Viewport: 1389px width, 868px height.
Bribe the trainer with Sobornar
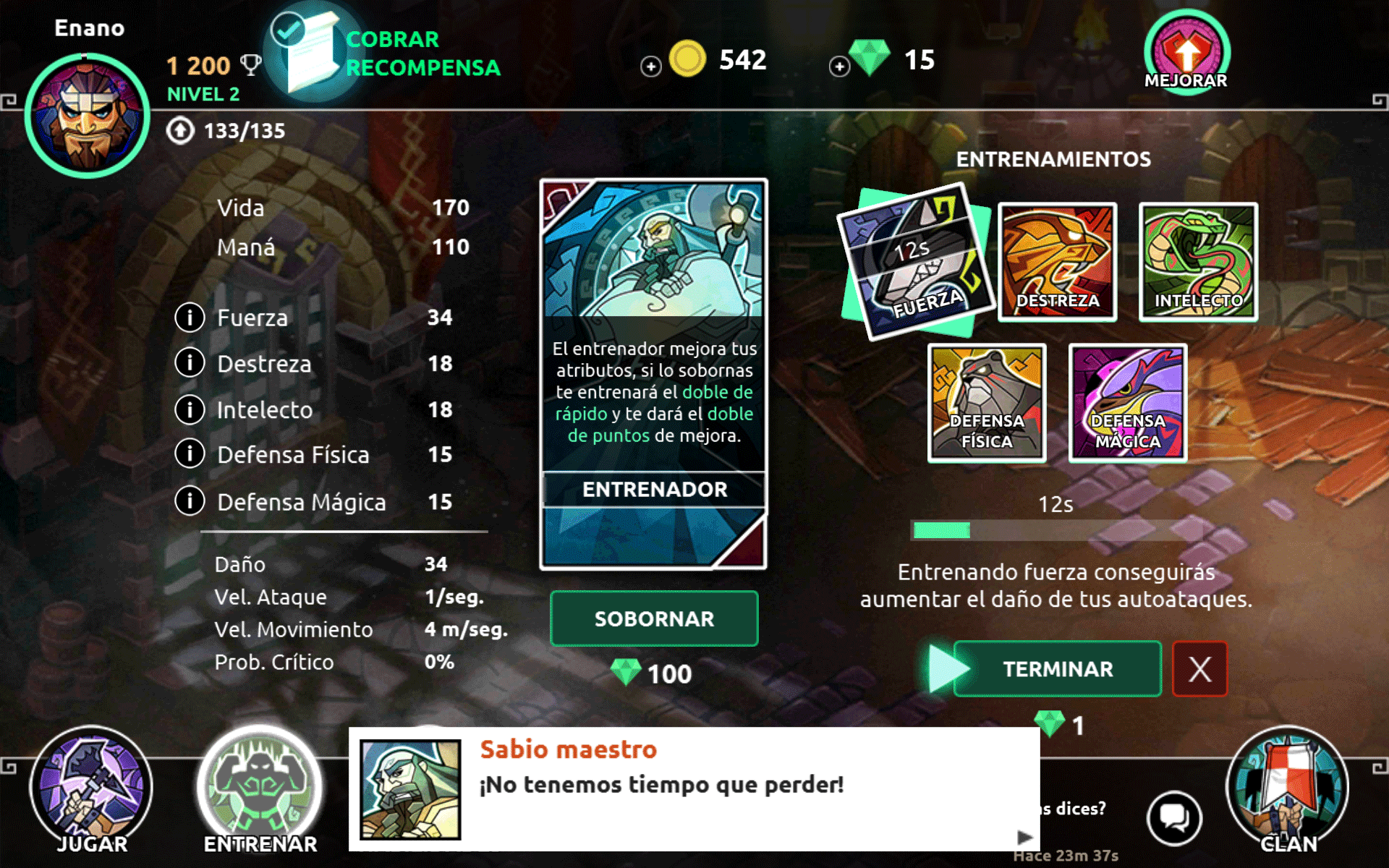click(x=654, y=618)
